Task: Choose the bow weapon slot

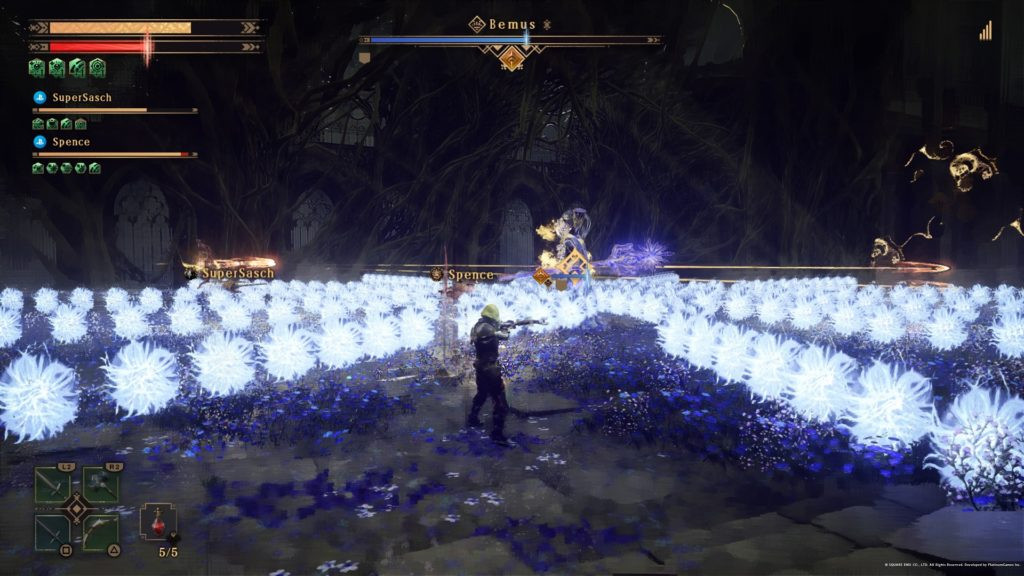Action: click(x=100, y=531)
